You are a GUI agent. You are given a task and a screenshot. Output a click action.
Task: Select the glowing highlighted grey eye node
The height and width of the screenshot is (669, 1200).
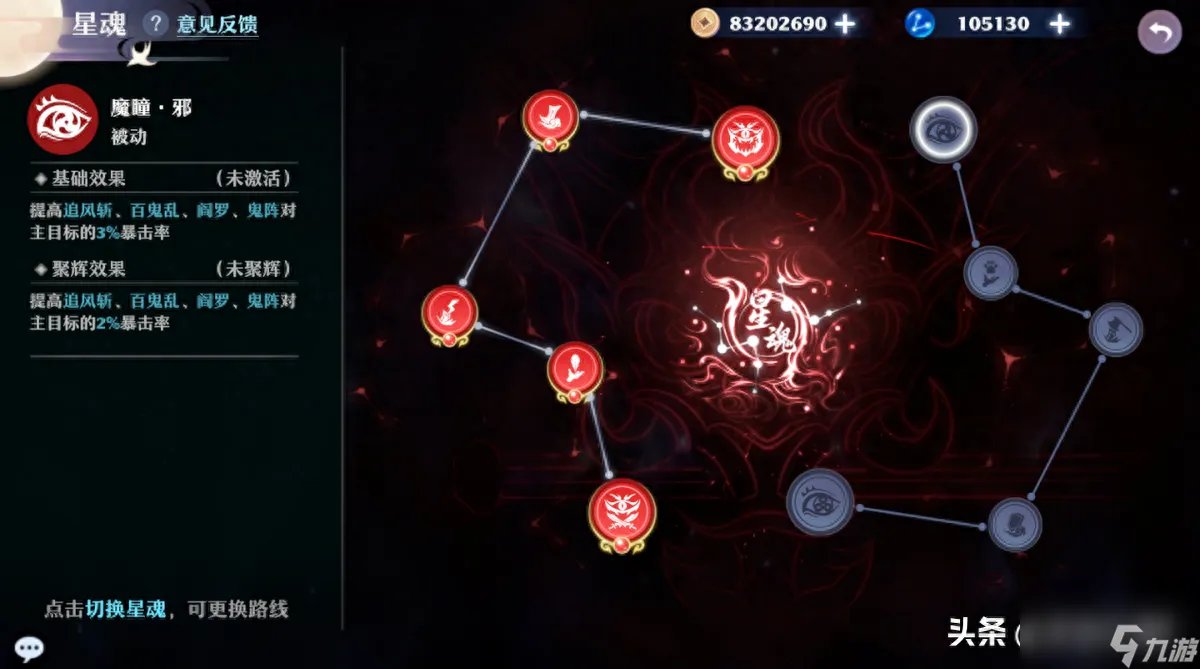pos(942,129)
